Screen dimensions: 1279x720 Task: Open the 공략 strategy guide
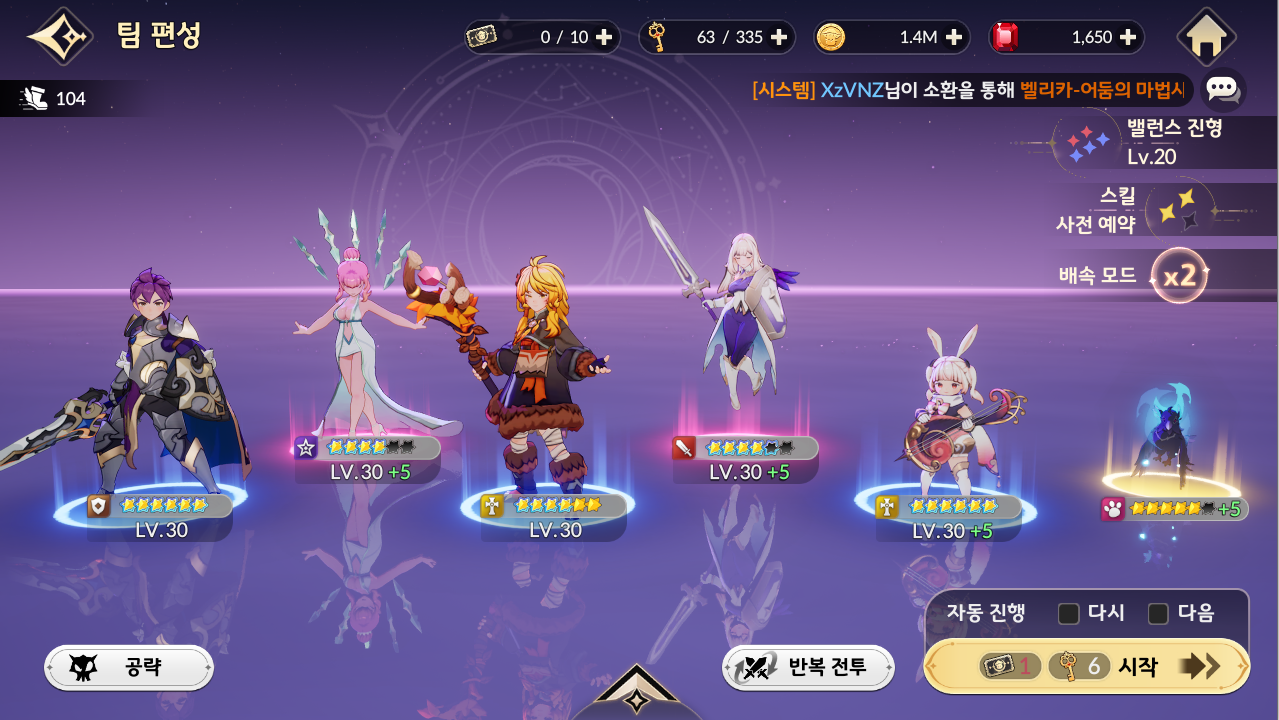(x=129, y=667)
